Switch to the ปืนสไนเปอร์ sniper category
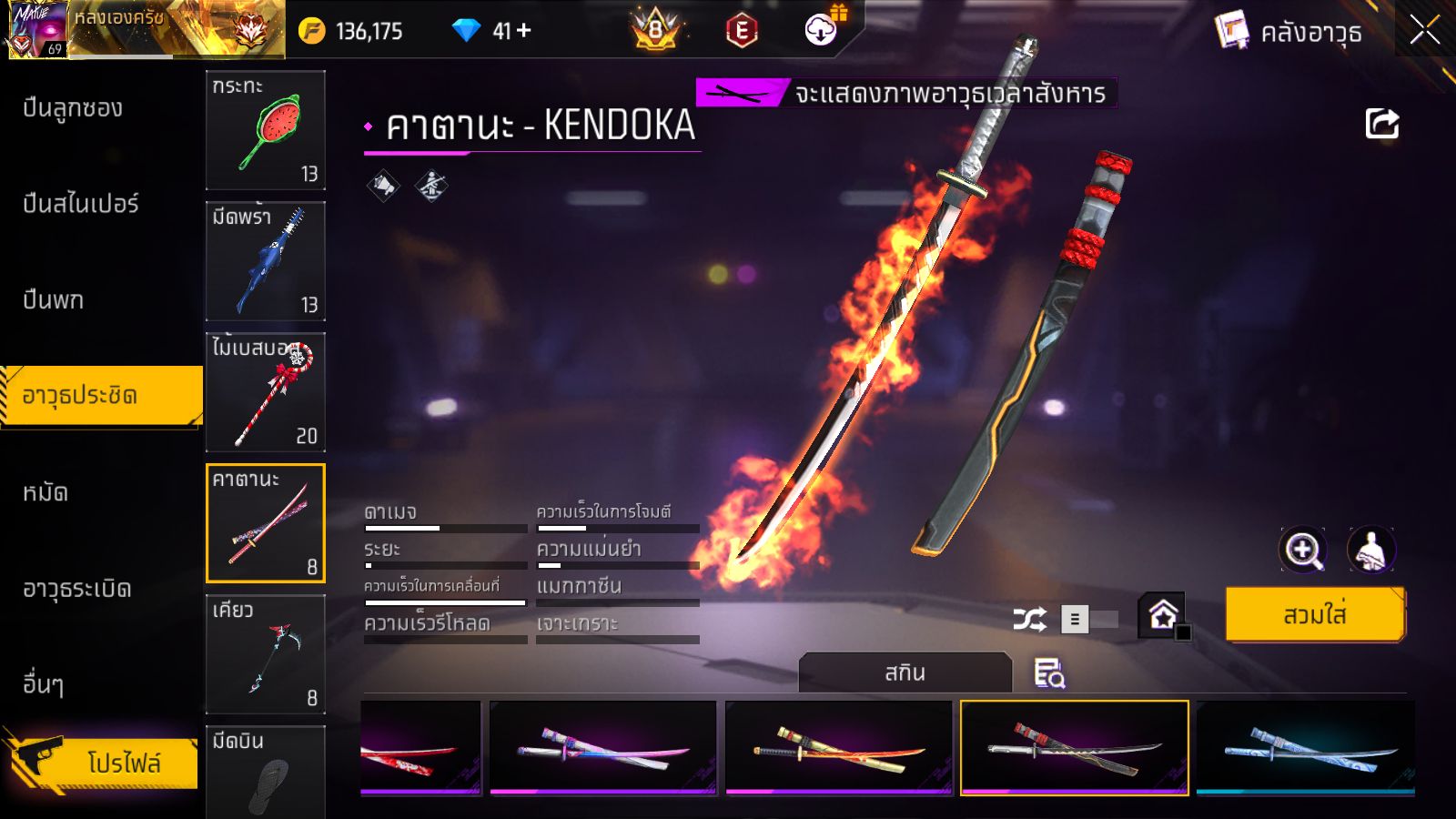 (81, 204)
